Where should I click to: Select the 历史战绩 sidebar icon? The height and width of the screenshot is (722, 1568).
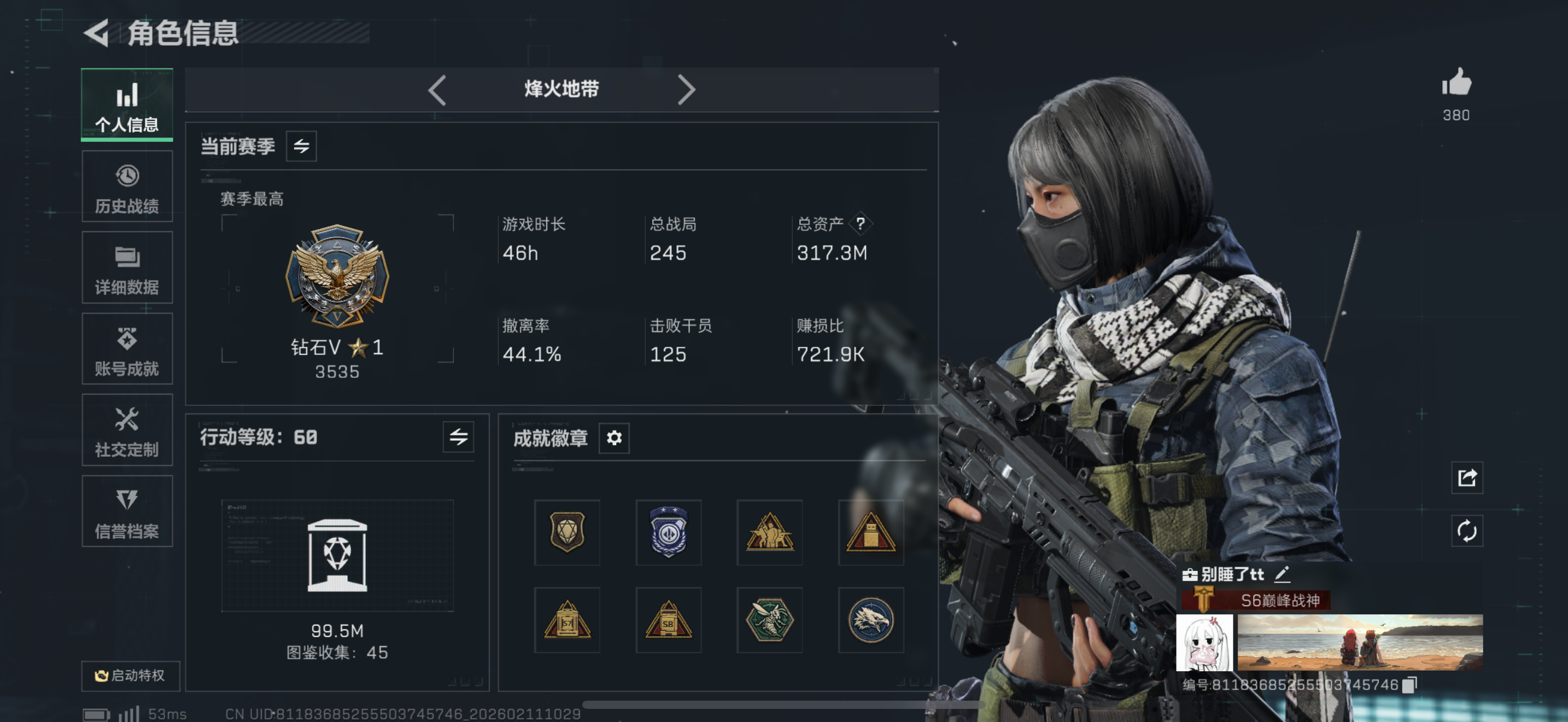pos(127,185)
